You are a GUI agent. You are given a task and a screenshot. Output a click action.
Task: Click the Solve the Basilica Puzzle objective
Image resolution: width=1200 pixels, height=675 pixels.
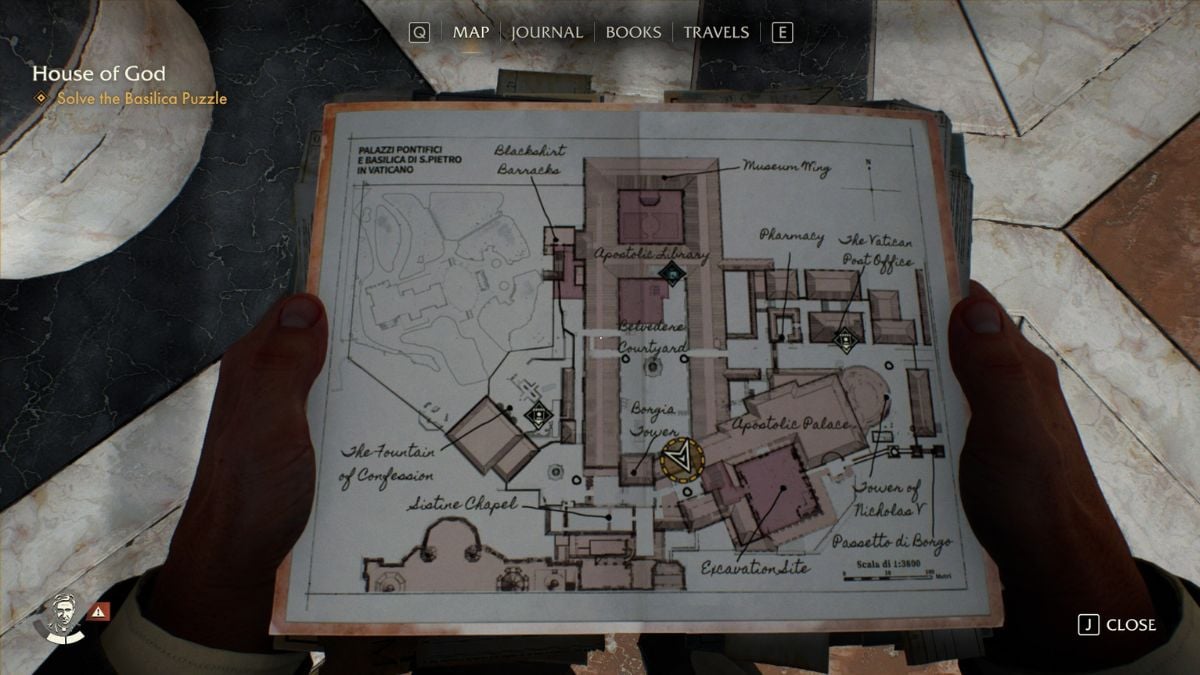click(141, 99)
